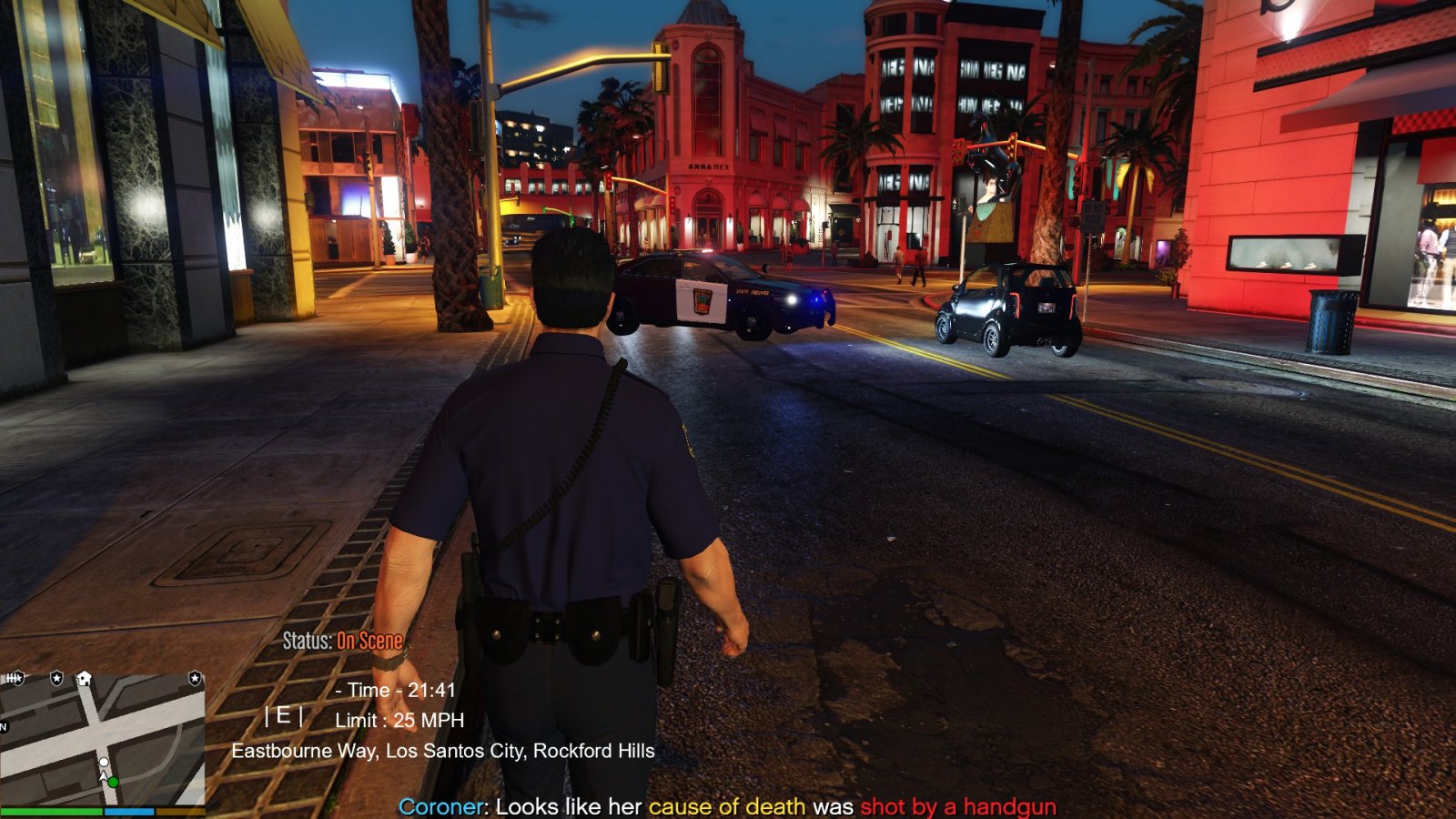This screenshot has width=1456, height=819.
Task: Select the white house marker on minimap
Action: point(84,678)
